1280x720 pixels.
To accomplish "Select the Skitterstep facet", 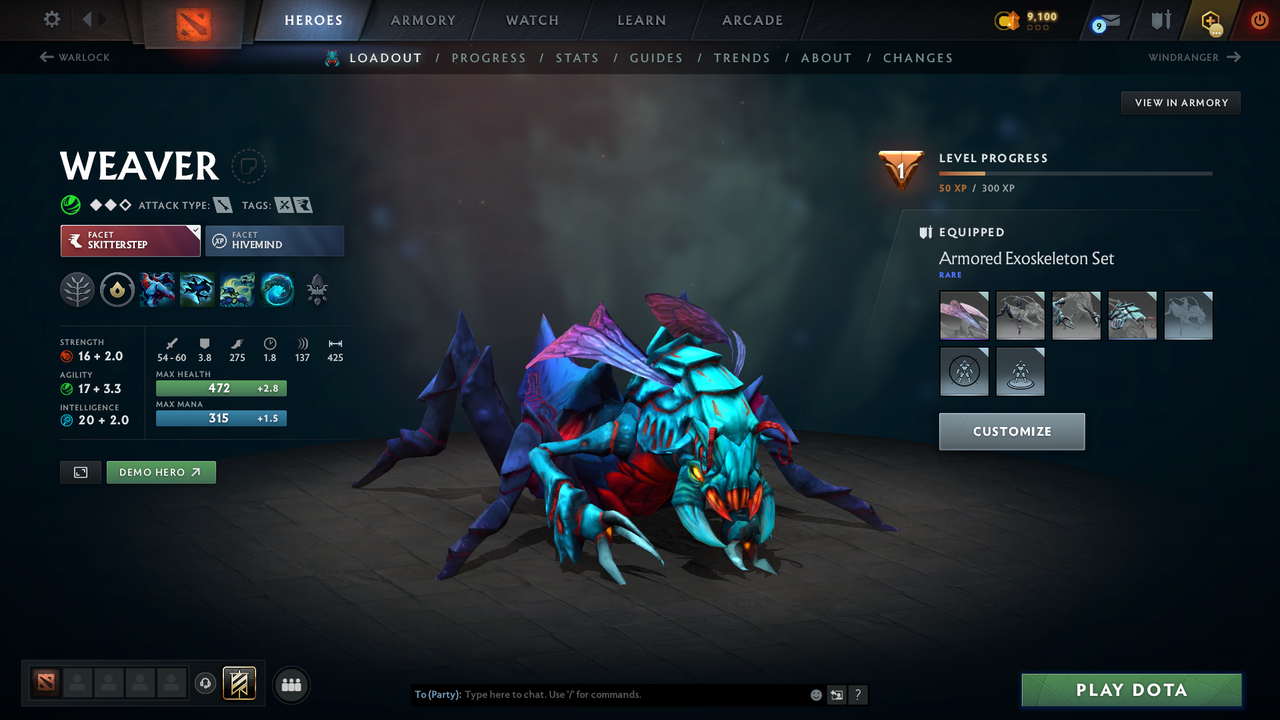I will pos(130,240).
